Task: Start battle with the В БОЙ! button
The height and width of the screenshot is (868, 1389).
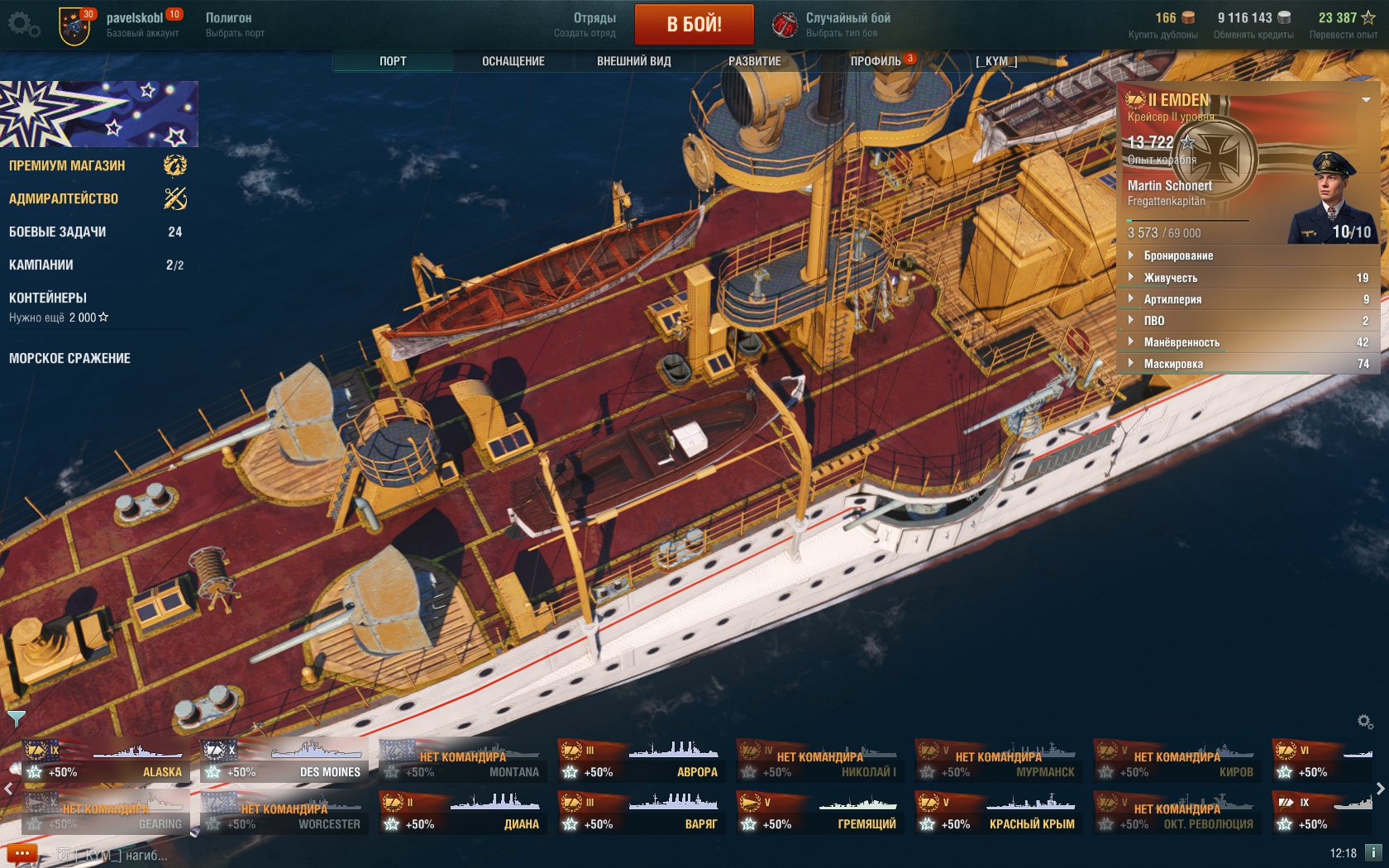Action: tap(694, 24)
